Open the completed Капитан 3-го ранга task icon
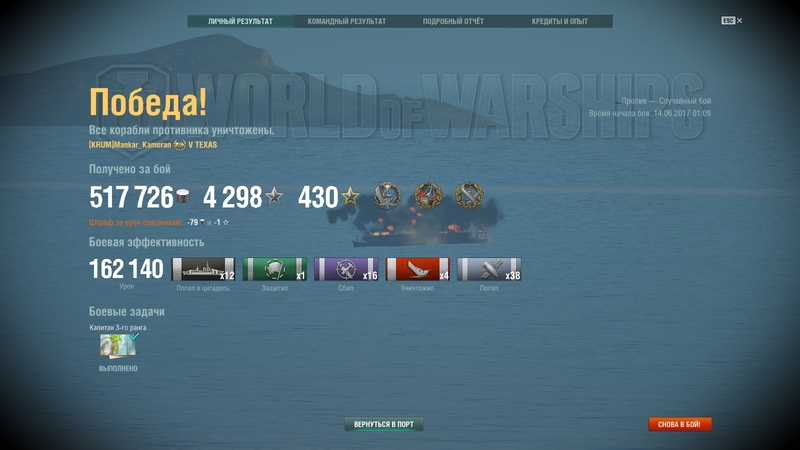Image resolution: width=800 pixels, height=450 pixels. (117, 345)
